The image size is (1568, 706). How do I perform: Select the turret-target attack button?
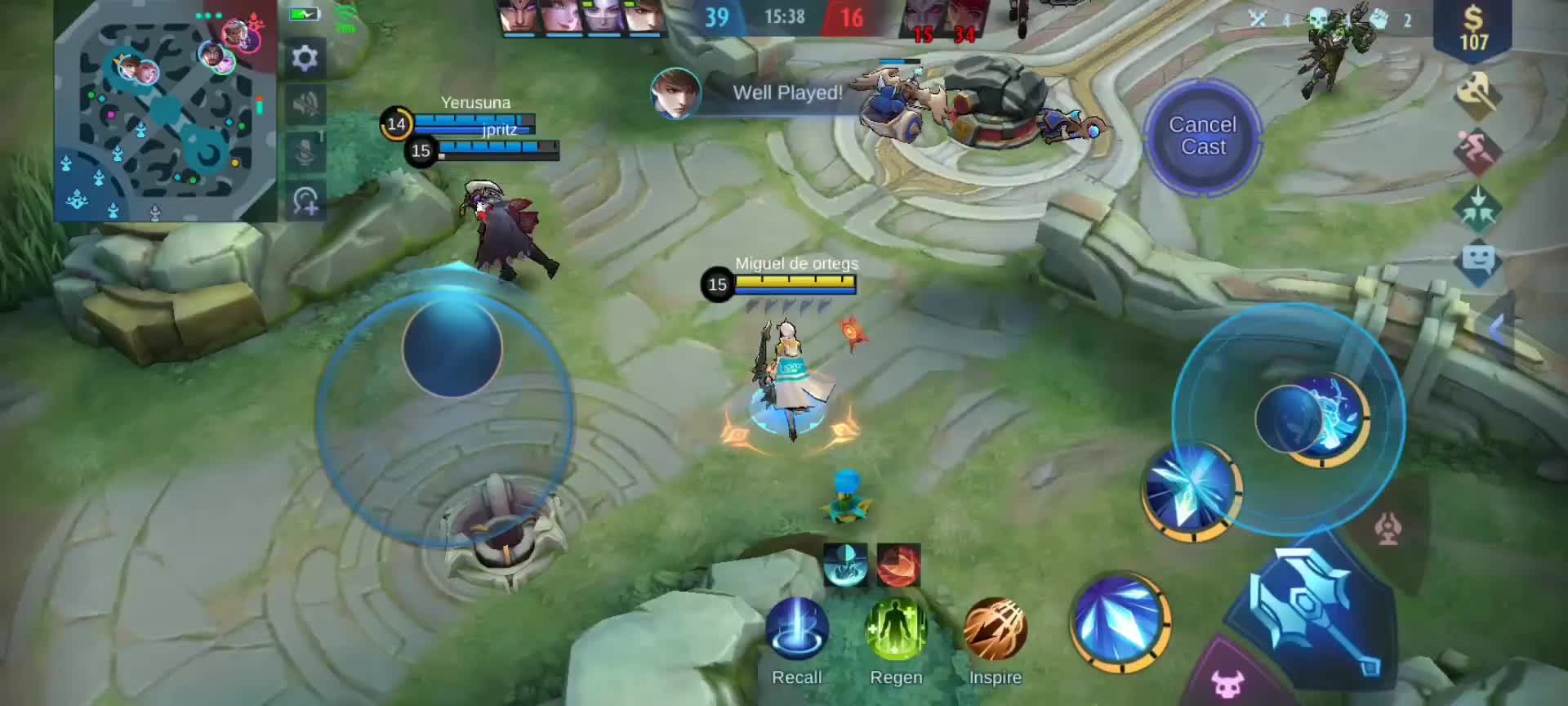click(x=1388, y=529)
